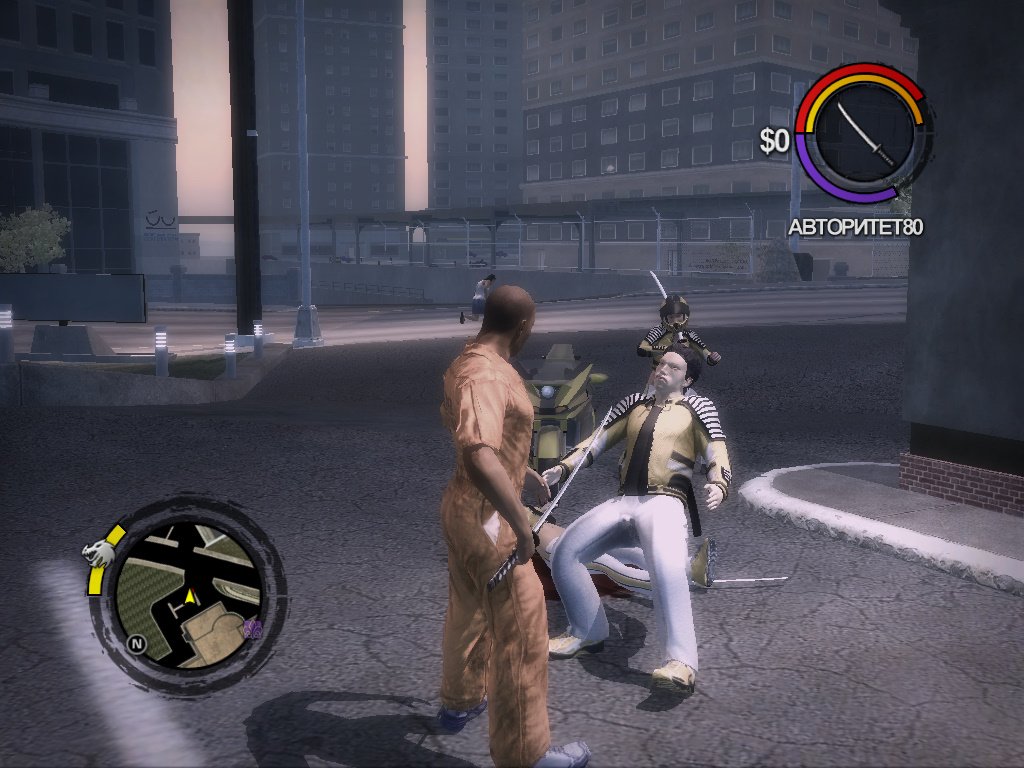Open the circular minimap
Image resolution: width=1024 pixels, height=768 pixels.
point(188,597)
